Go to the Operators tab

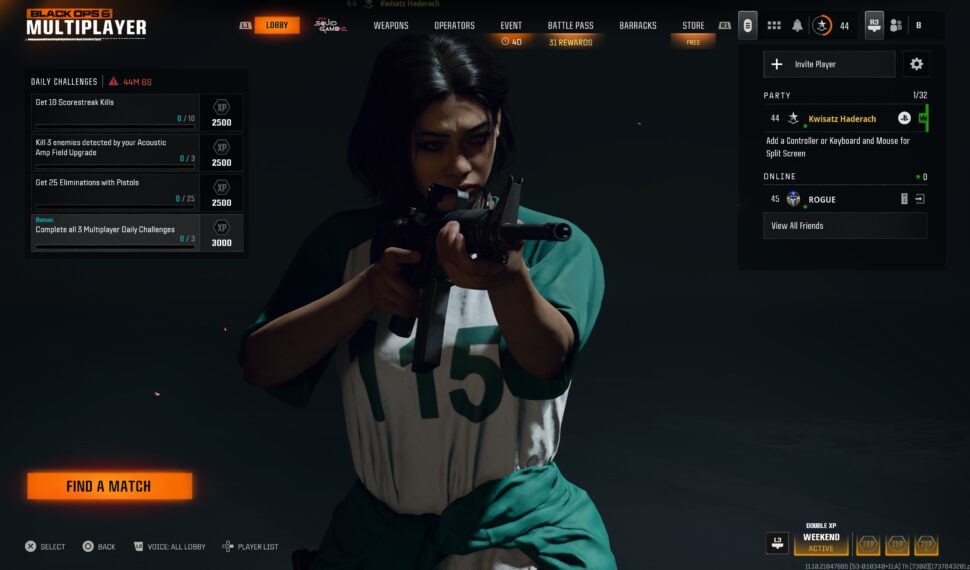click(x=454, y=25)
